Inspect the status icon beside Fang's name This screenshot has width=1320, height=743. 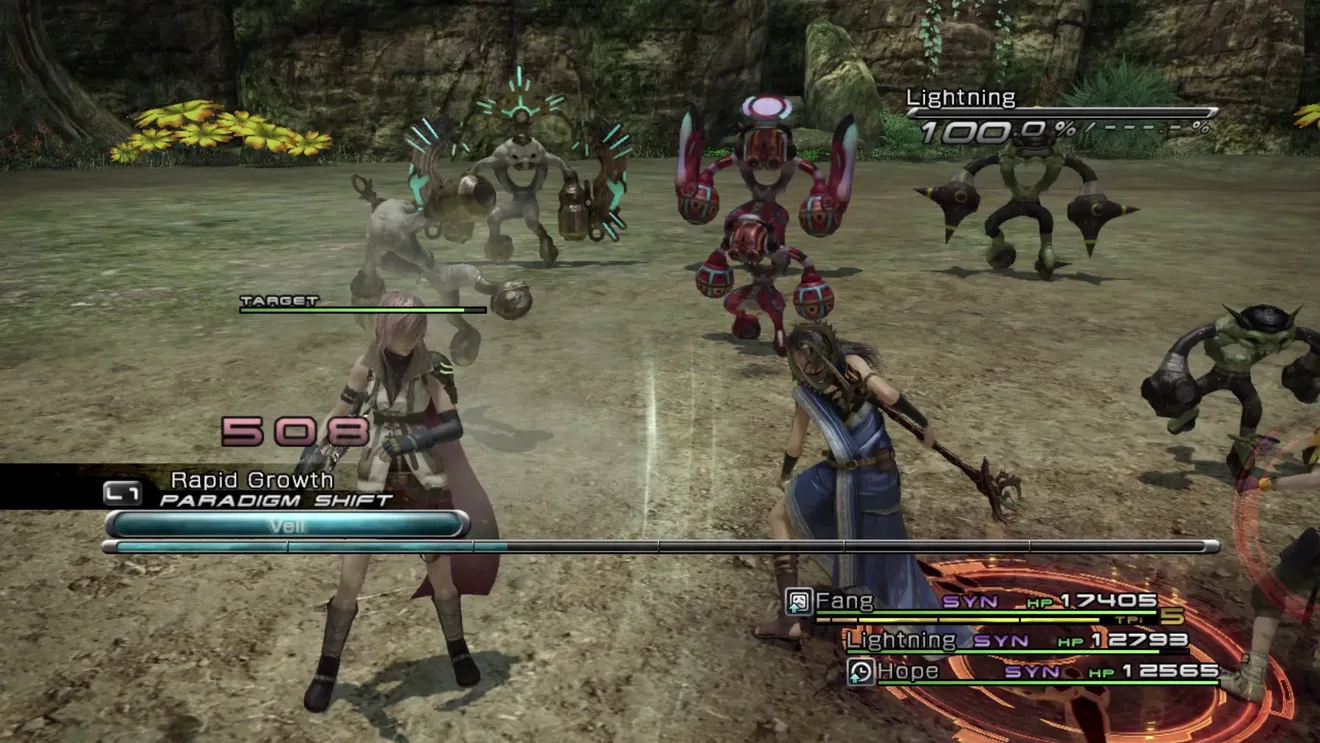[x=799, y=601]
